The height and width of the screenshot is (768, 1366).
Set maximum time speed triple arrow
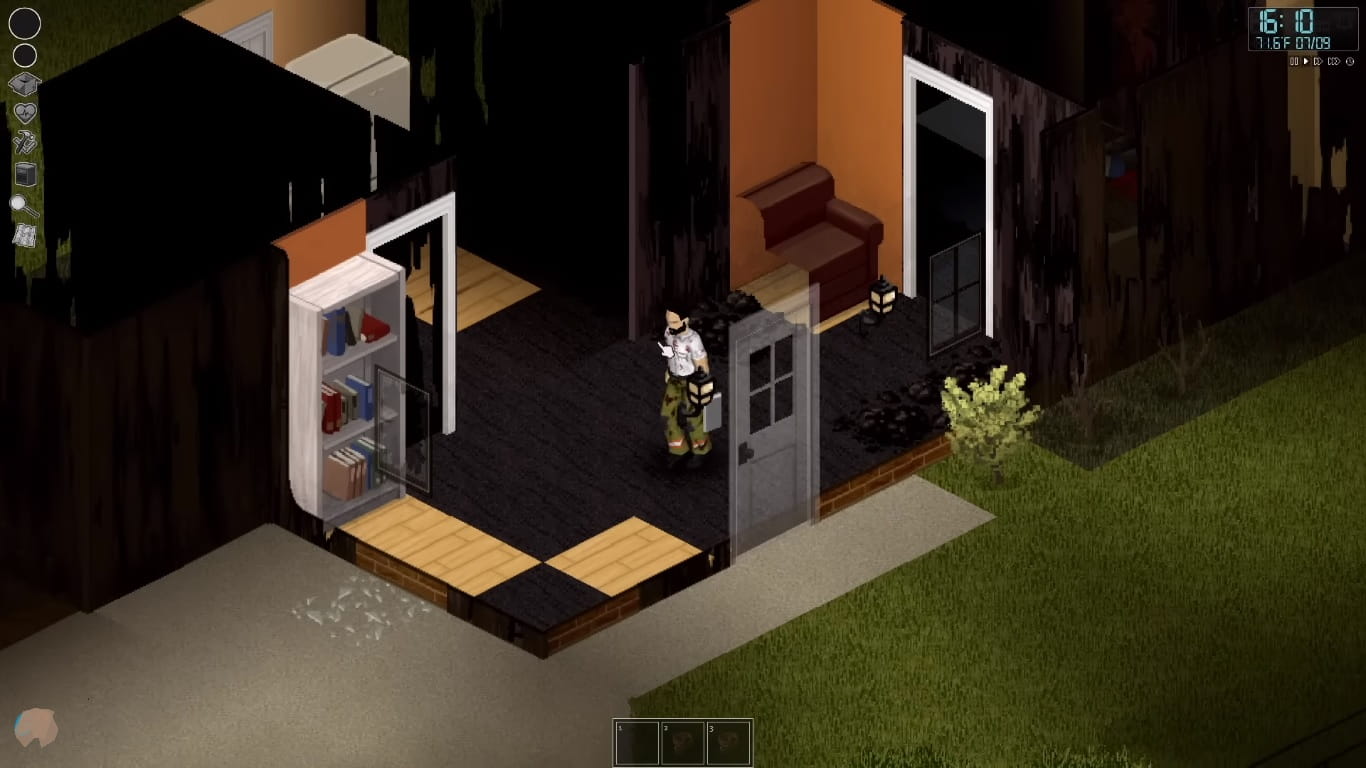click(x=1333, y=61)
